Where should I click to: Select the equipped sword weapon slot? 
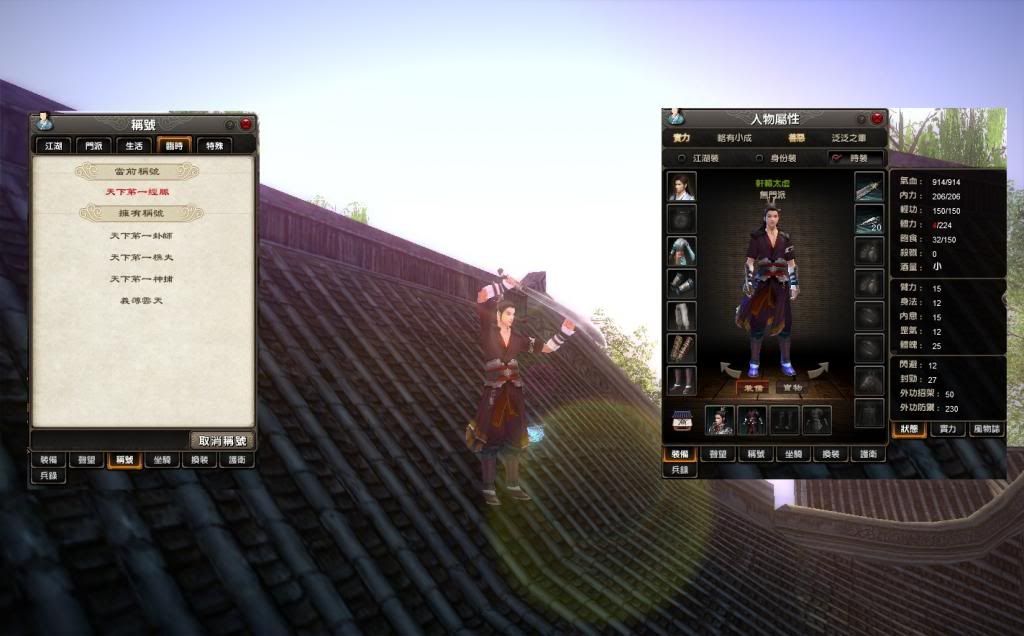click(869, 187)
